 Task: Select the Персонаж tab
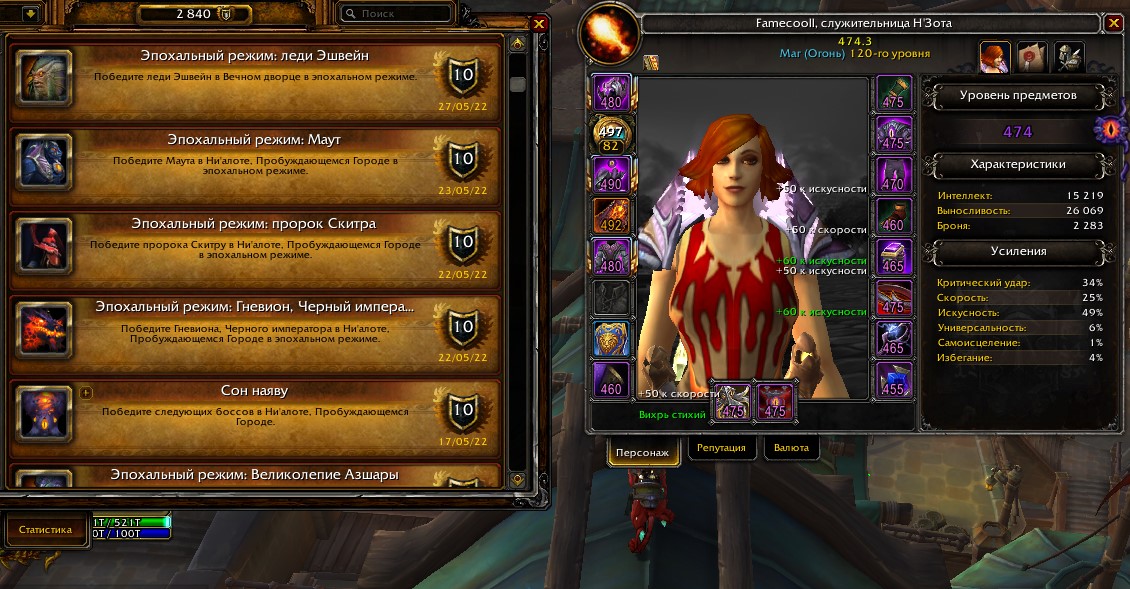pyautogui.click(x=644, y=449)
